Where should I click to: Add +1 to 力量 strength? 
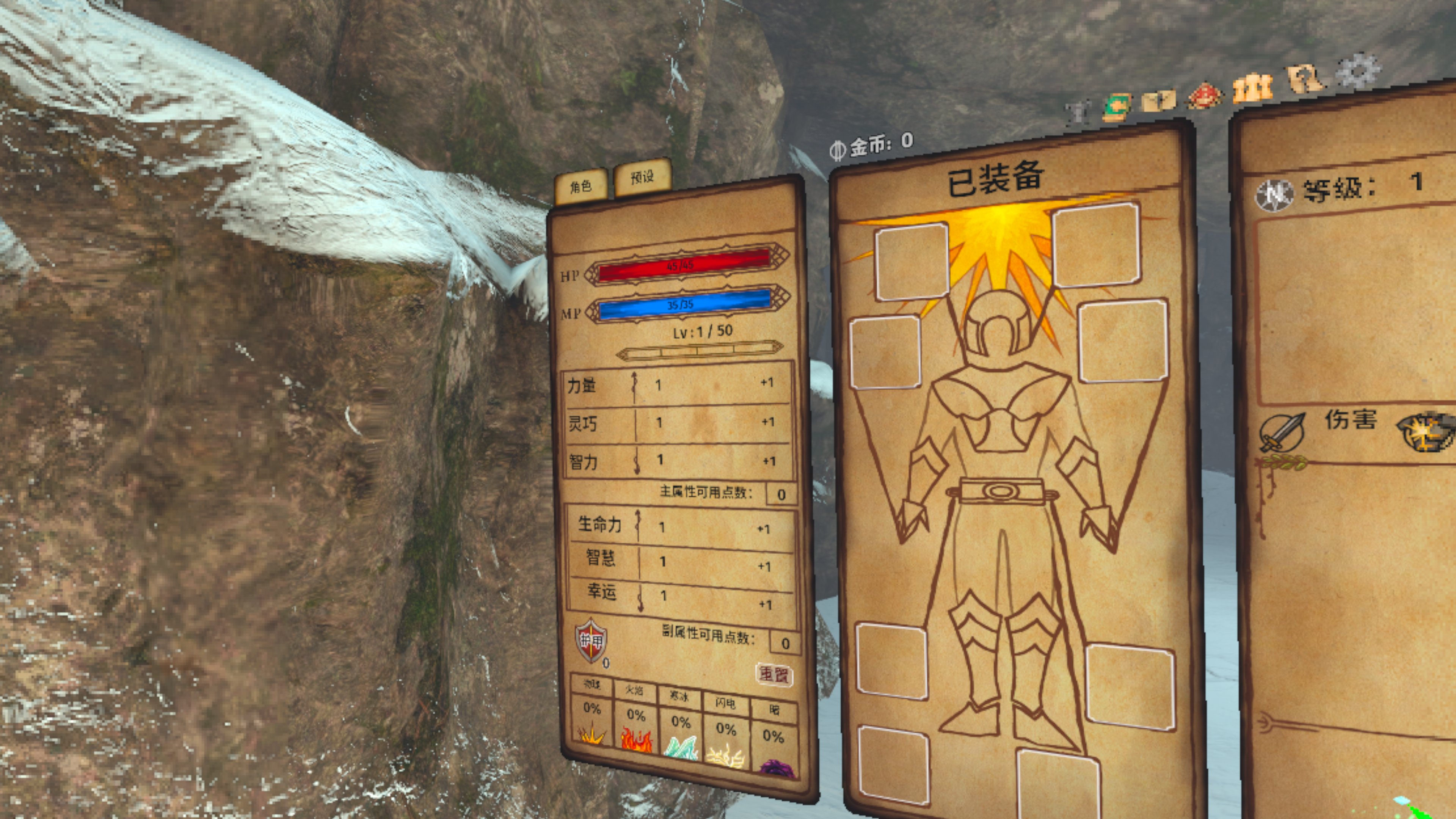pyautogui.click(x=766, y=383)
